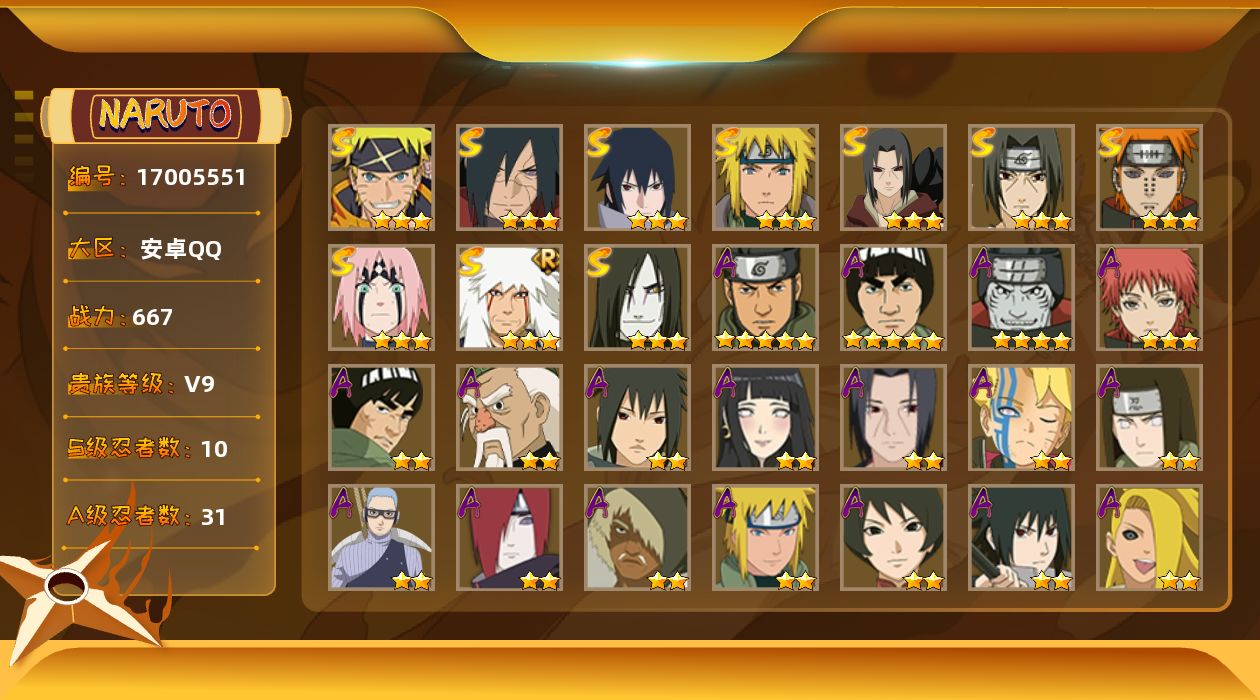Choose the Orochimaru ninja tile
The image size is (1260, 700).
[637, 297]
